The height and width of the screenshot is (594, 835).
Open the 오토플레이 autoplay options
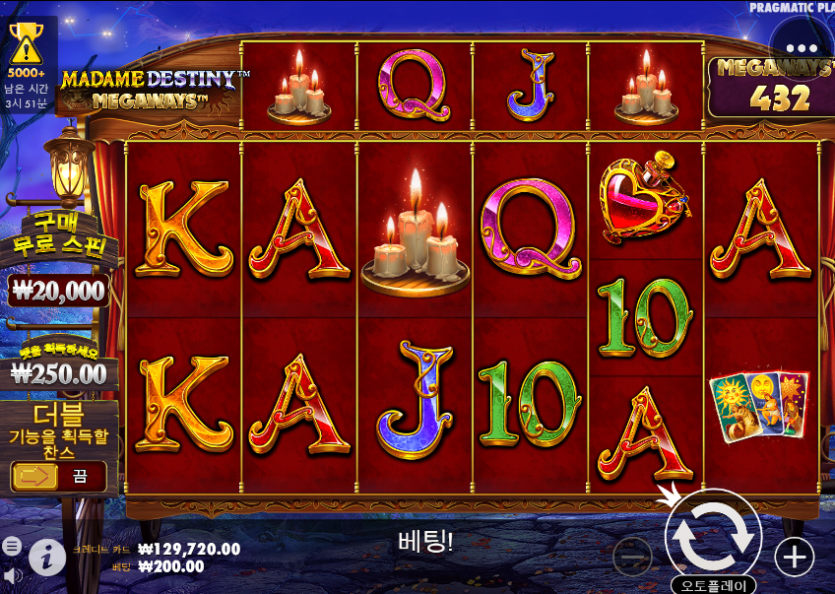pyautogui.click(x=713, y=585)
